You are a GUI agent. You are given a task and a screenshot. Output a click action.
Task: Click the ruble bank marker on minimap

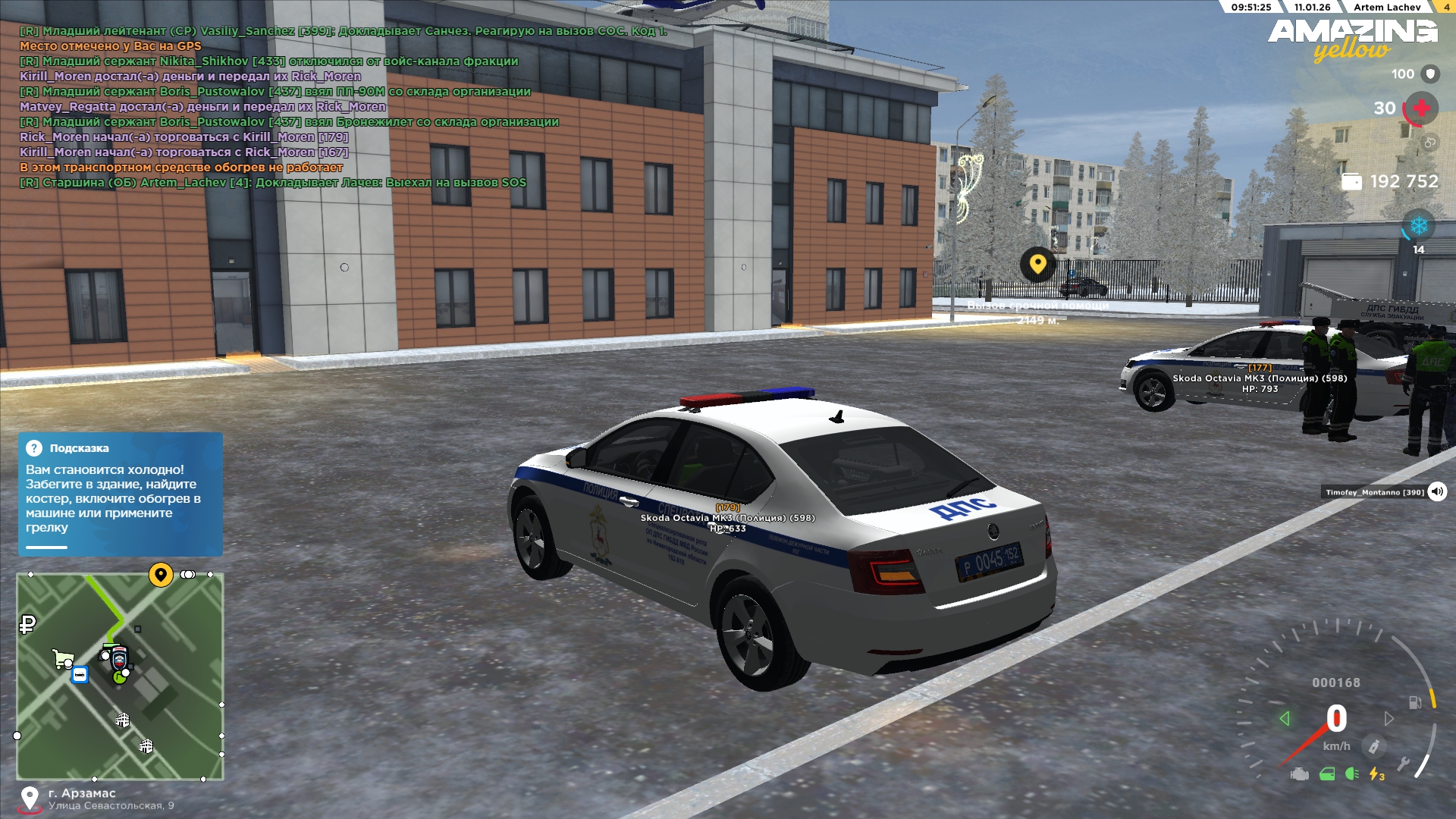27,624
